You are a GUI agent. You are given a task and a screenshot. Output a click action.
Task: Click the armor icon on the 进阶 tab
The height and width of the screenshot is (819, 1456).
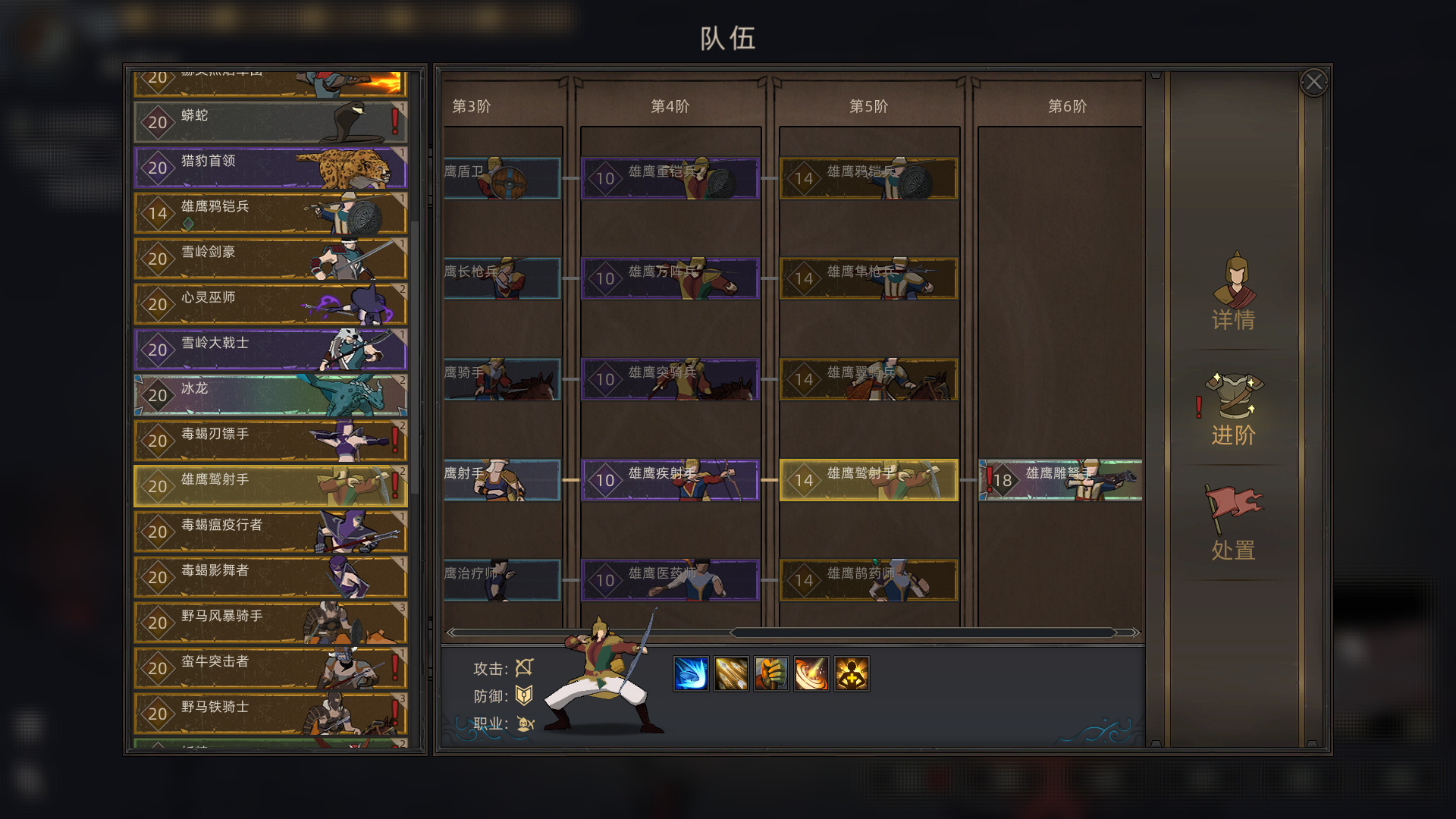click(x=1235, y=395)
